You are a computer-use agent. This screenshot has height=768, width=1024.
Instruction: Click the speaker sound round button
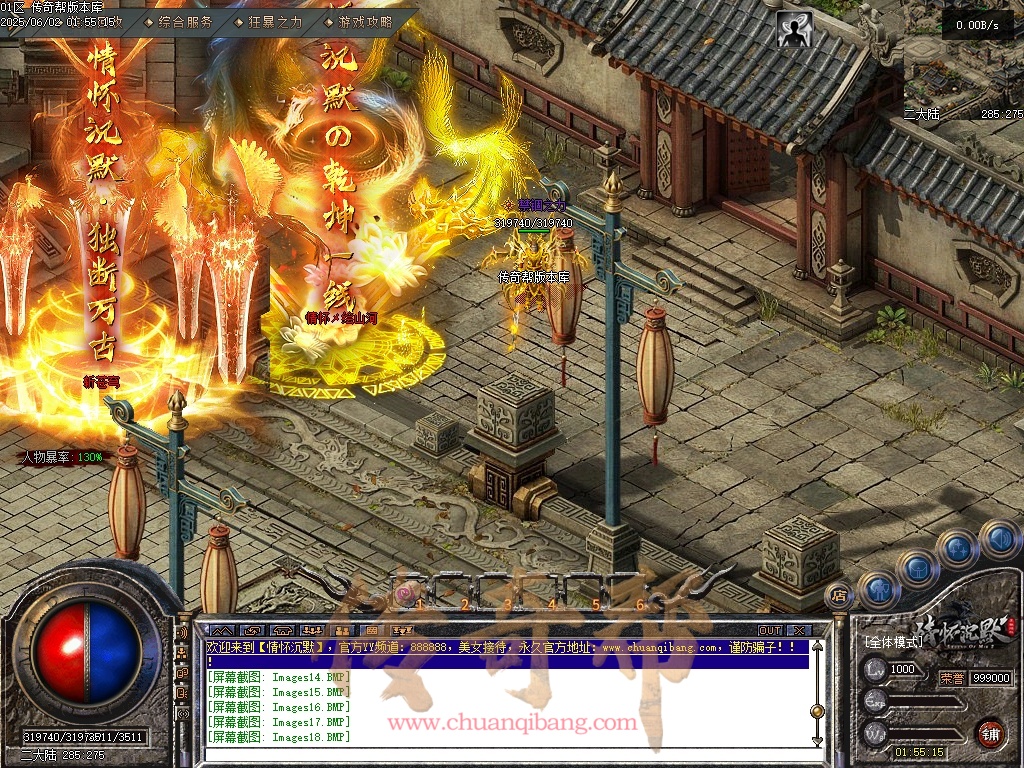[x=999, y=539]
